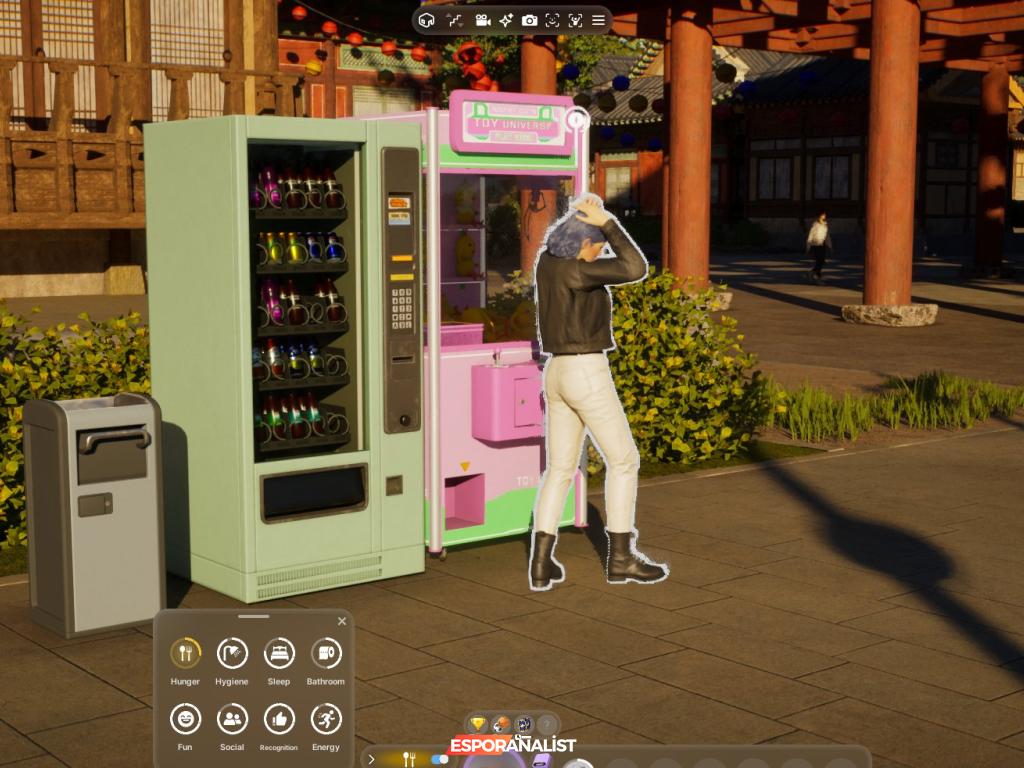Close the needs panel
This screenshot has width=1024, height=768.
(342, 621)
